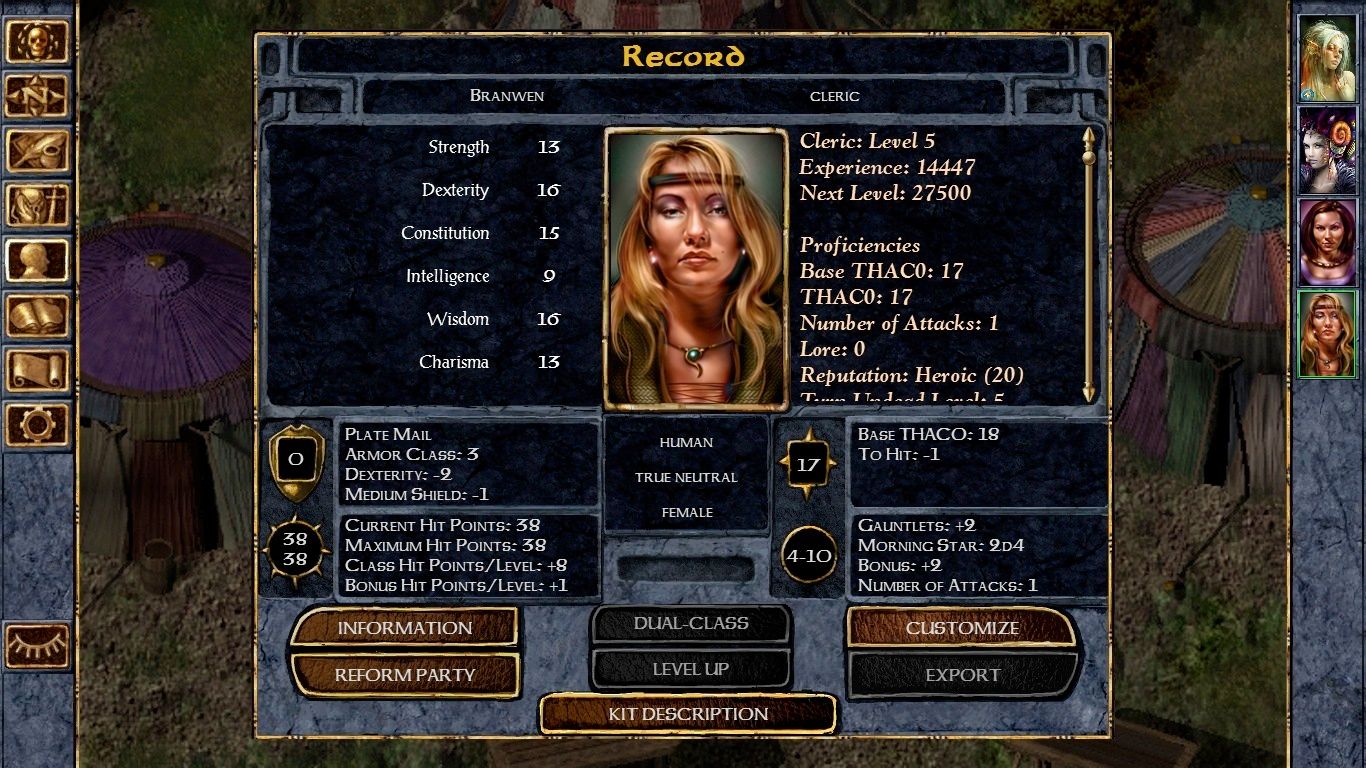Show the Kit Description
This screenshot has width=1366, height=768.
688,714
